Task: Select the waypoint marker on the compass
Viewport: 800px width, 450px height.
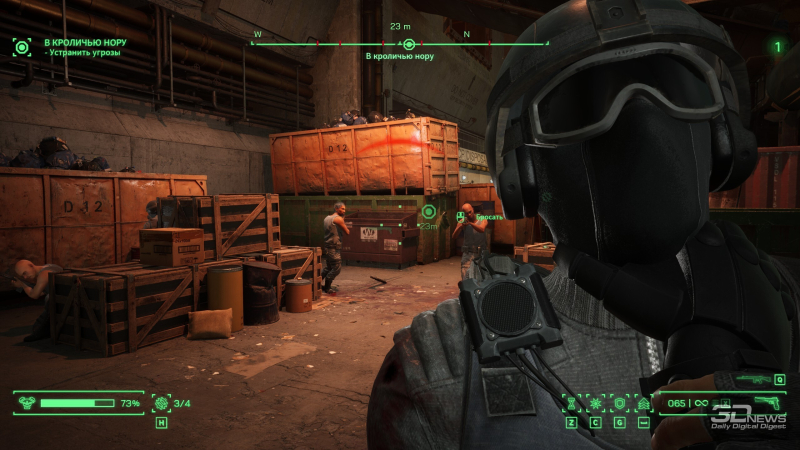Action: click(408, 44)
